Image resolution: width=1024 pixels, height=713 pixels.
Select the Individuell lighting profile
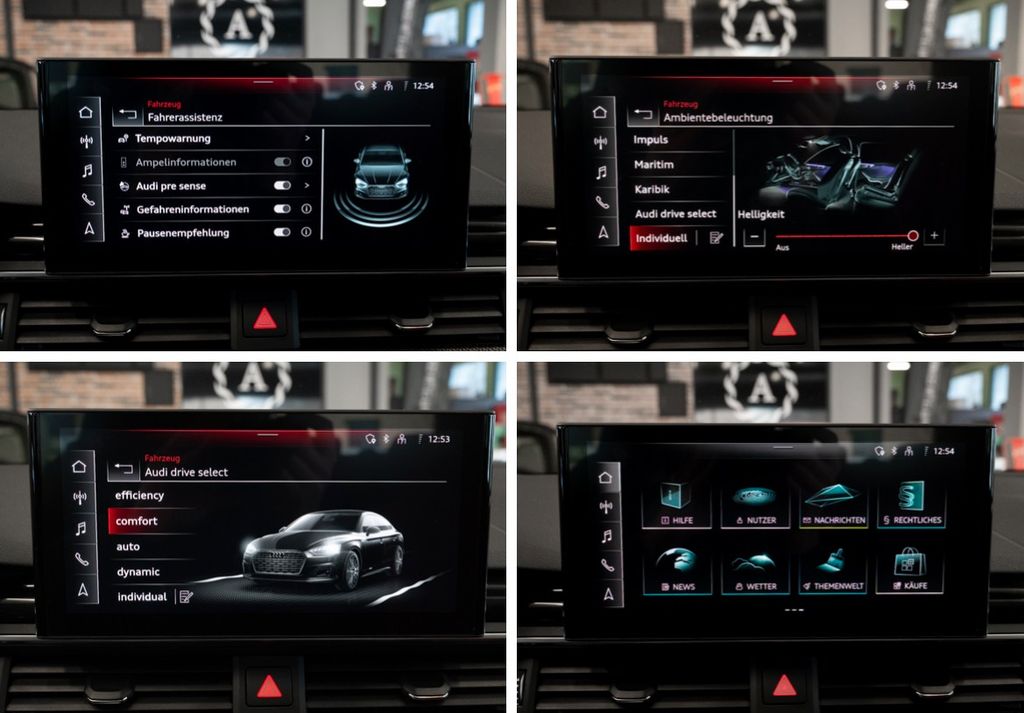tap(662, 238)
